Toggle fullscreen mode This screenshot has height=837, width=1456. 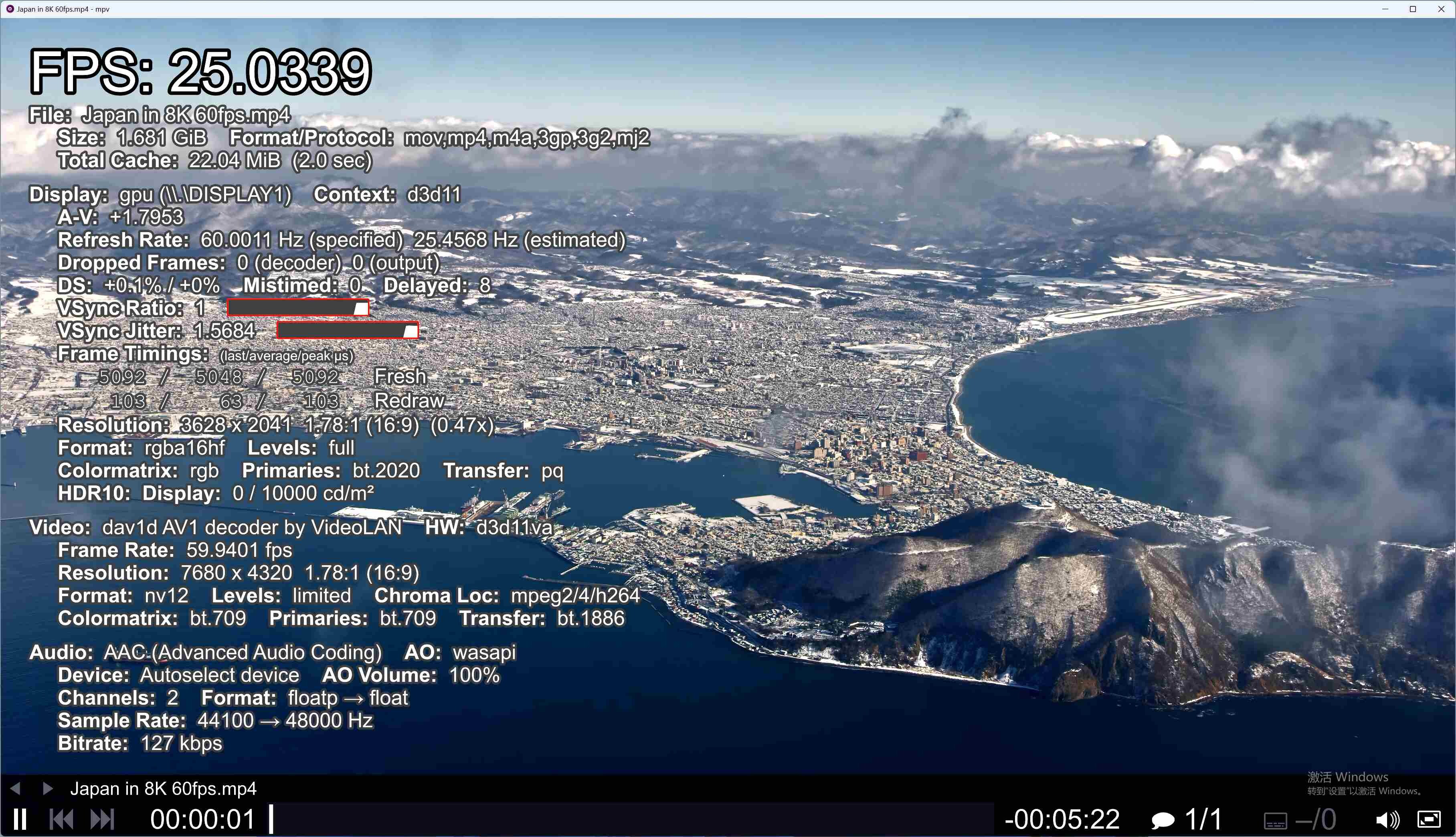[1430, 819]
